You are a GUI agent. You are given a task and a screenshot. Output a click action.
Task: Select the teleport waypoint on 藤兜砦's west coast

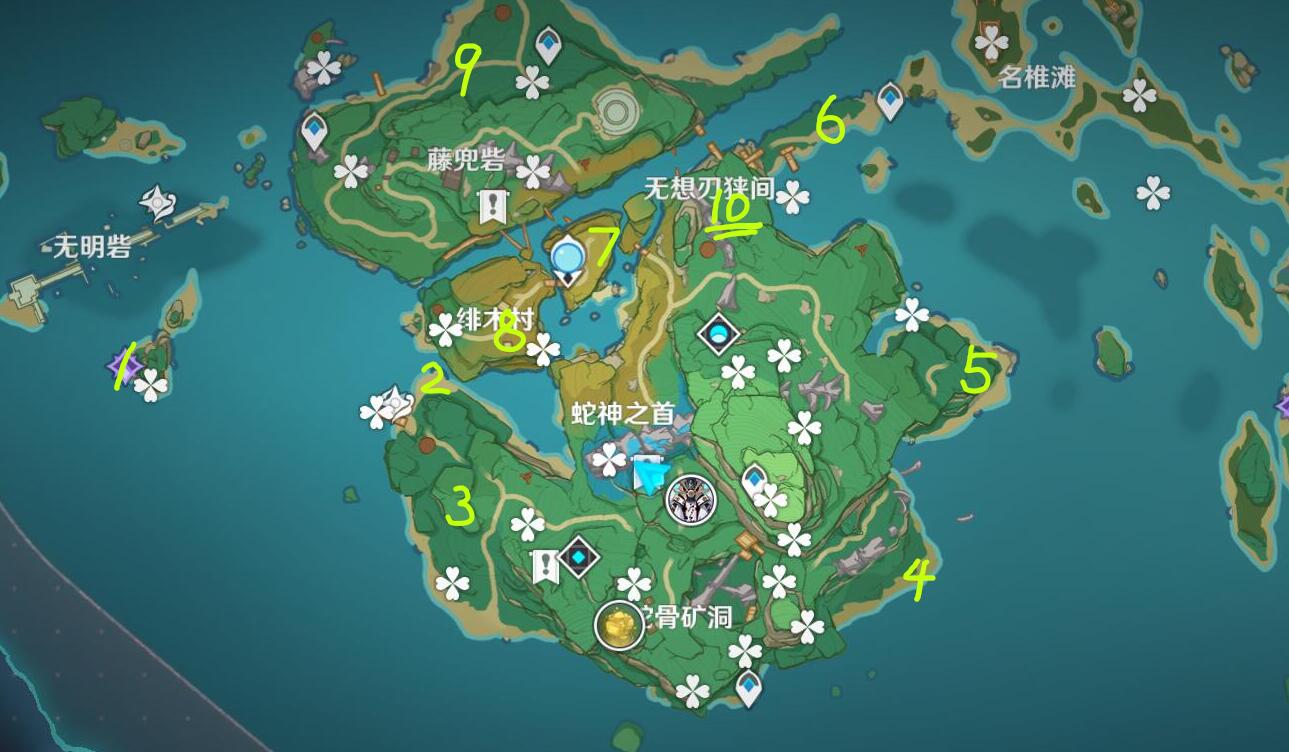tap(315, 131)
